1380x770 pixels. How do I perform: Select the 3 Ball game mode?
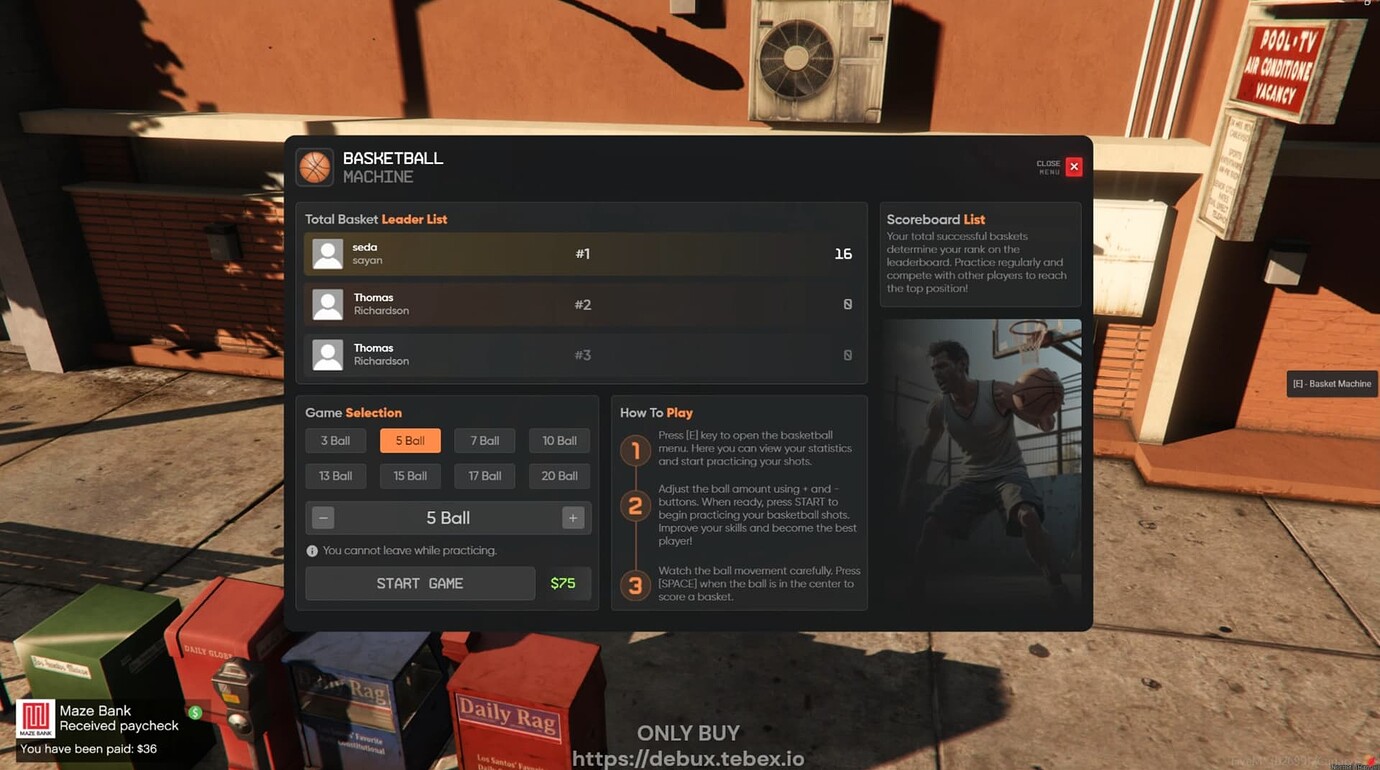(x=335, y=440)
